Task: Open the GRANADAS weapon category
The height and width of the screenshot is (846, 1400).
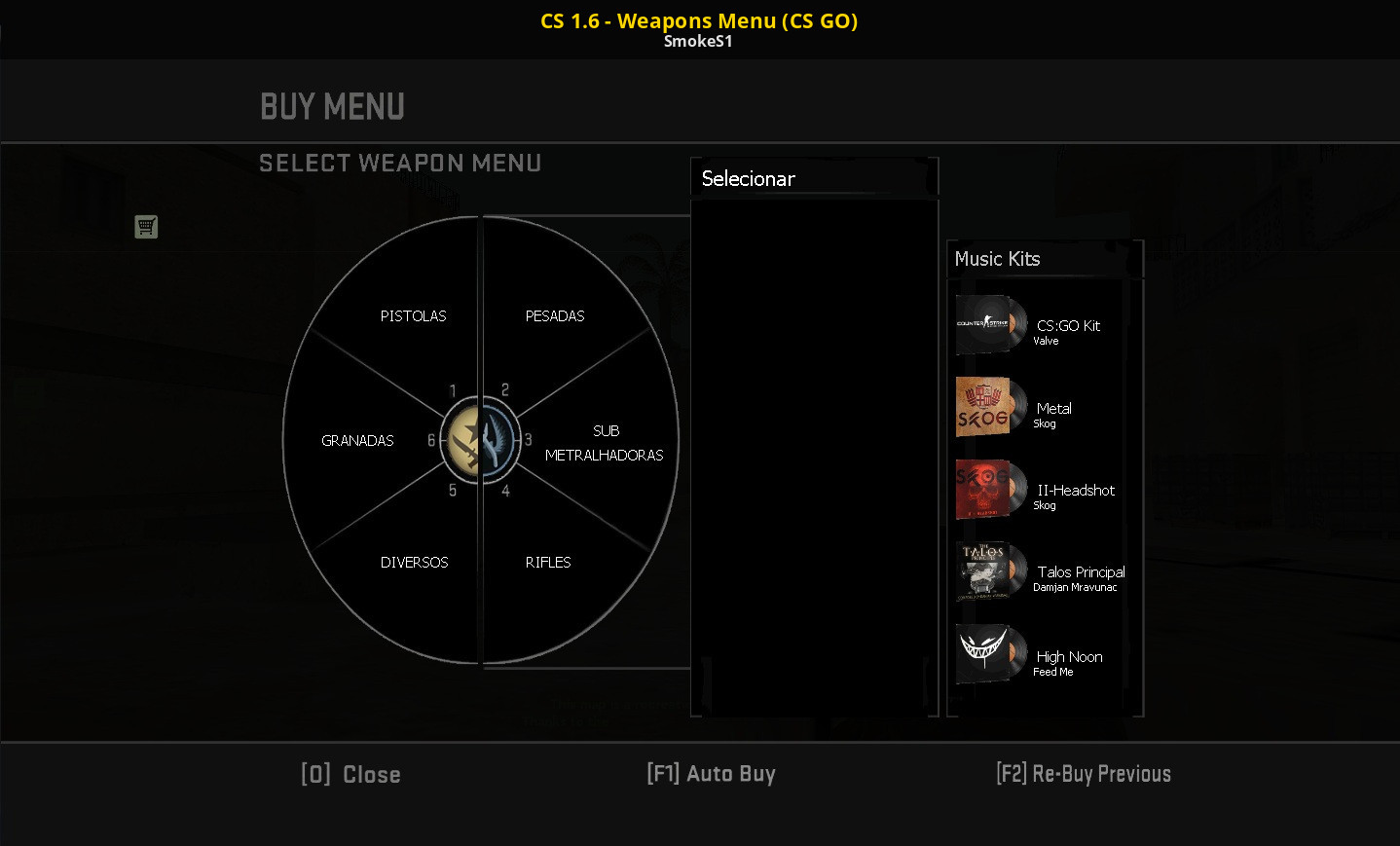Action: tap(356, 440)
